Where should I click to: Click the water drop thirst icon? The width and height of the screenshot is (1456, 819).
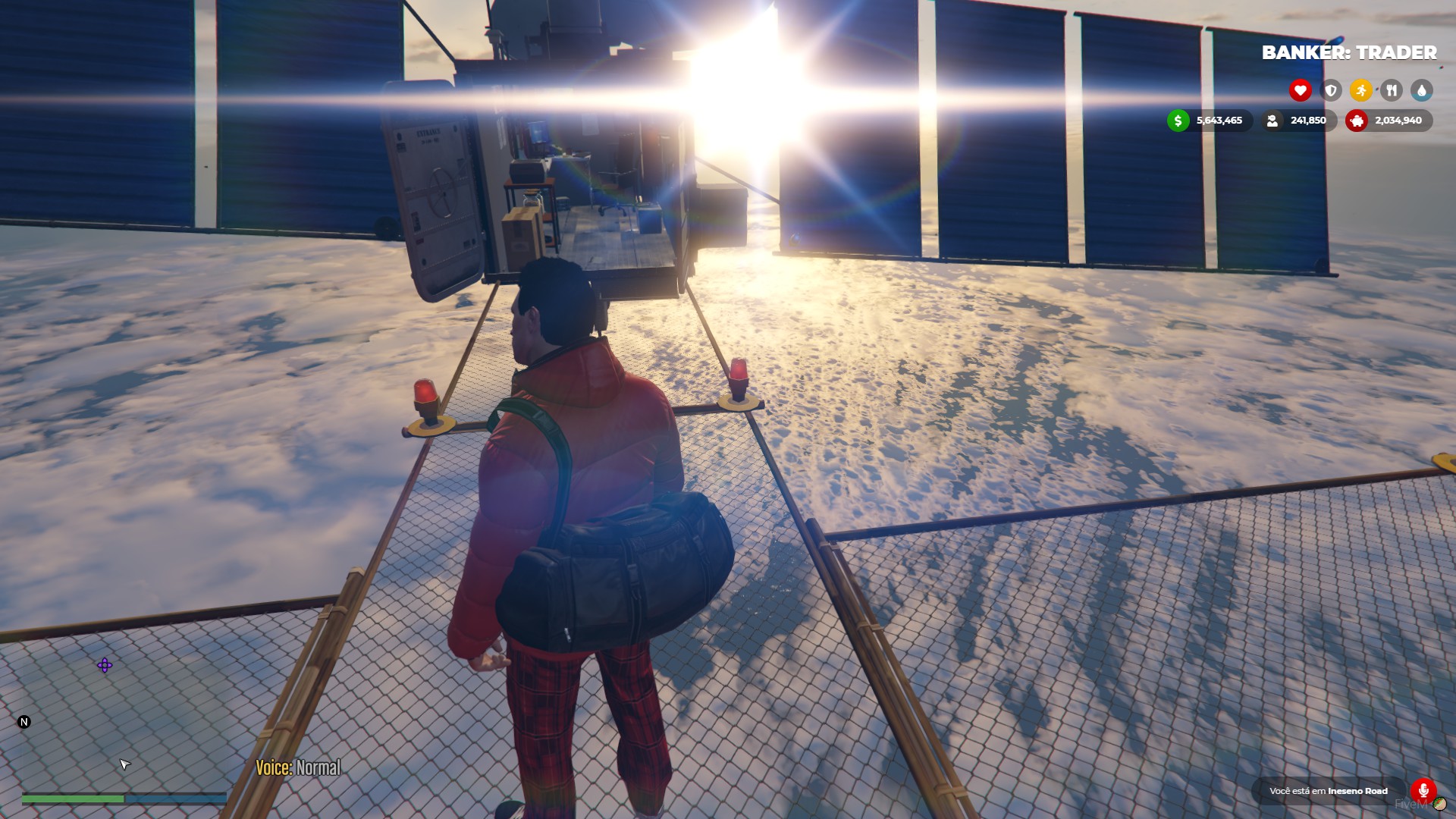coord(1421,90)
